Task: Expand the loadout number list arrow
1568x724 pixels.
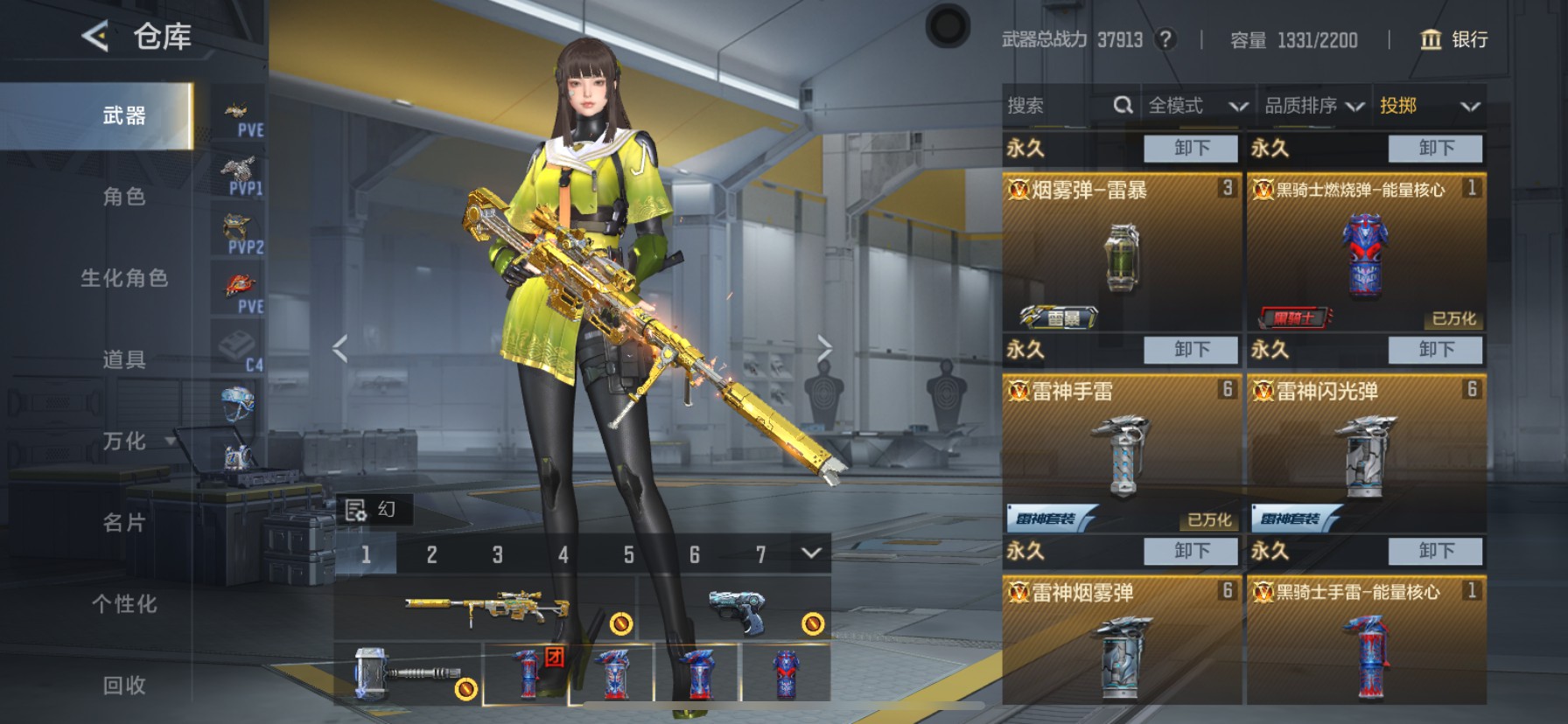Action: [x=811, y=553]
